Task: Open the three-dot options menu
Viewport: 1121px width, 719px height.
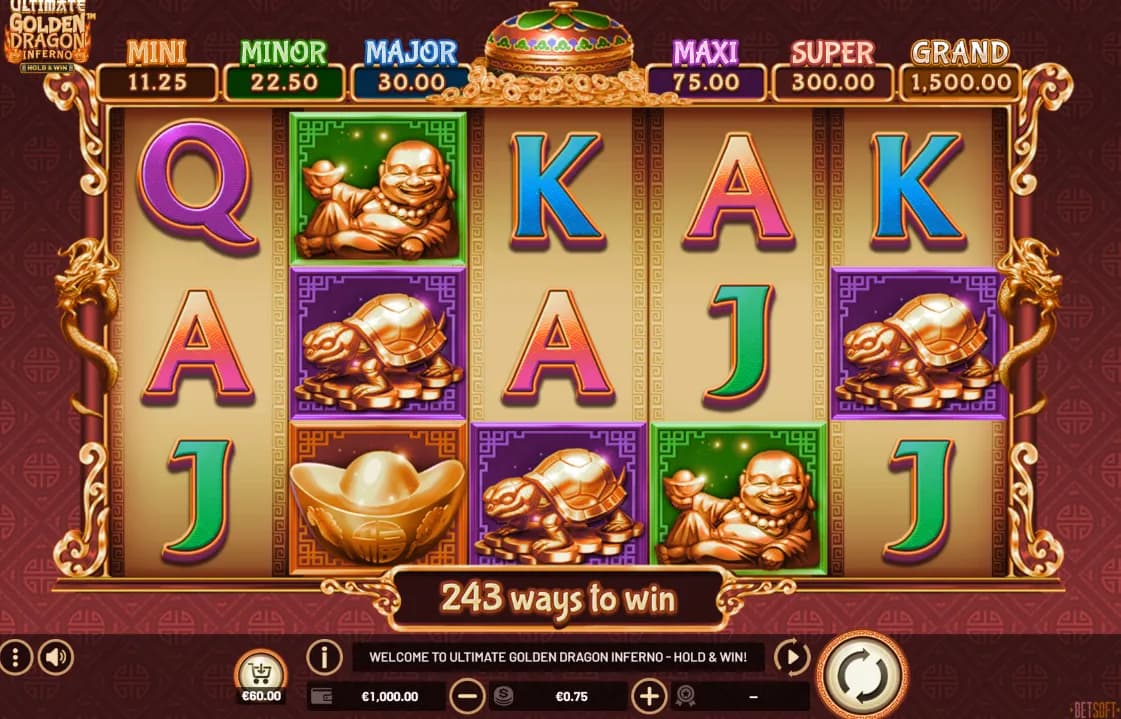Action: coord(16,657)
